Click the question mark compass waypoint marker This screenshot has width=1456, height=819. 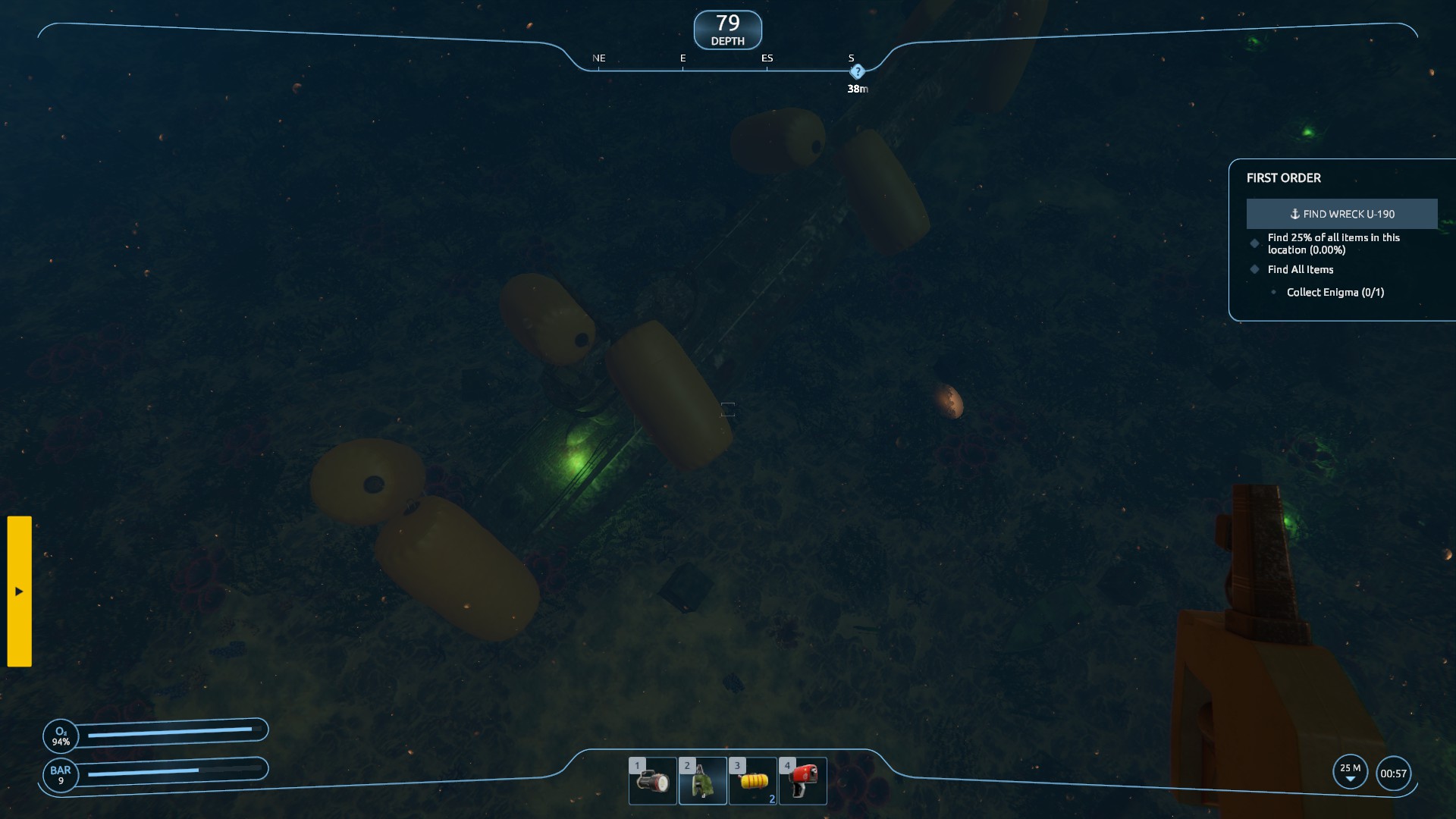pyautogui.click(x=857, y=72)
